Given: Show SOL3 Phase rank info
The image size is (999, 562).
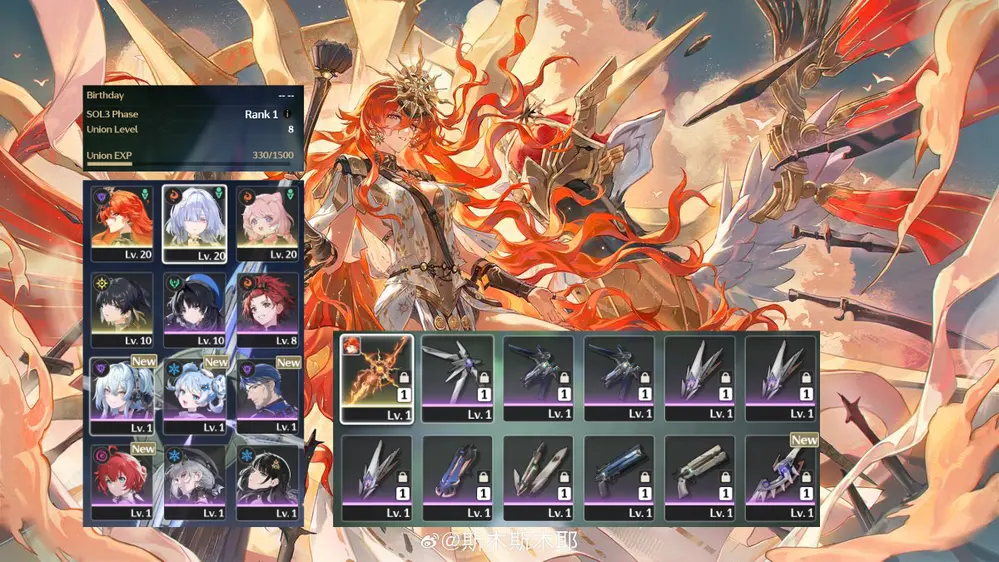Looking at the screenshot, I should [x=288, y=114].
